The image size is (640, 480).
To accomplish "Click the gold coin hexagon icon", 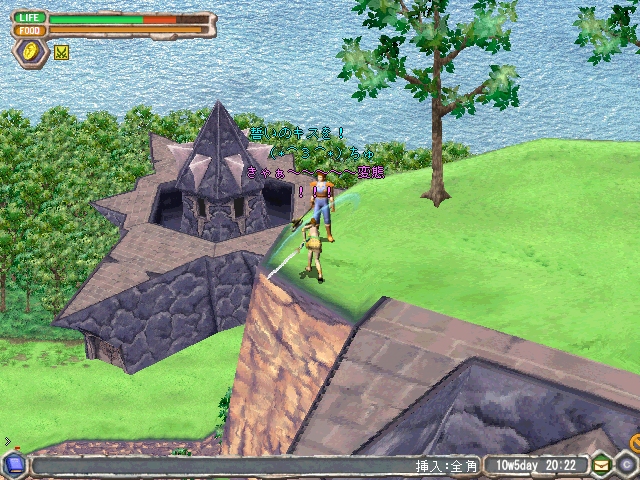I will coord(31,52).
